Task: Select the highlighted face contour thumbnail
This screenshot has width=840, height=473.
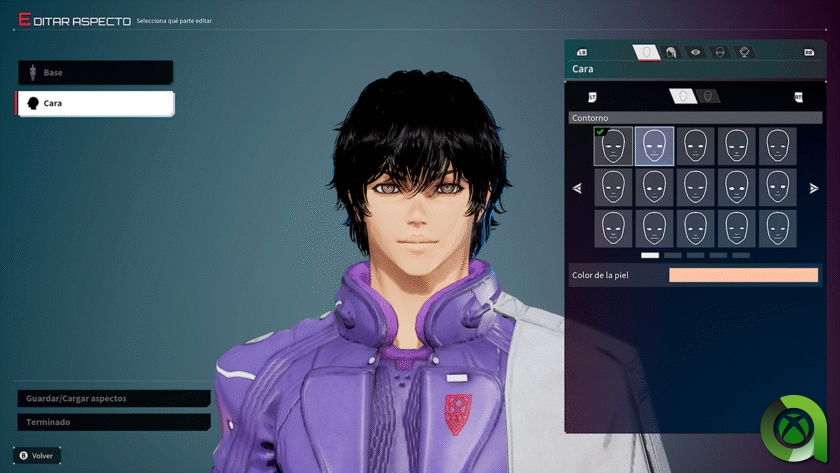Action: point(654,146)
